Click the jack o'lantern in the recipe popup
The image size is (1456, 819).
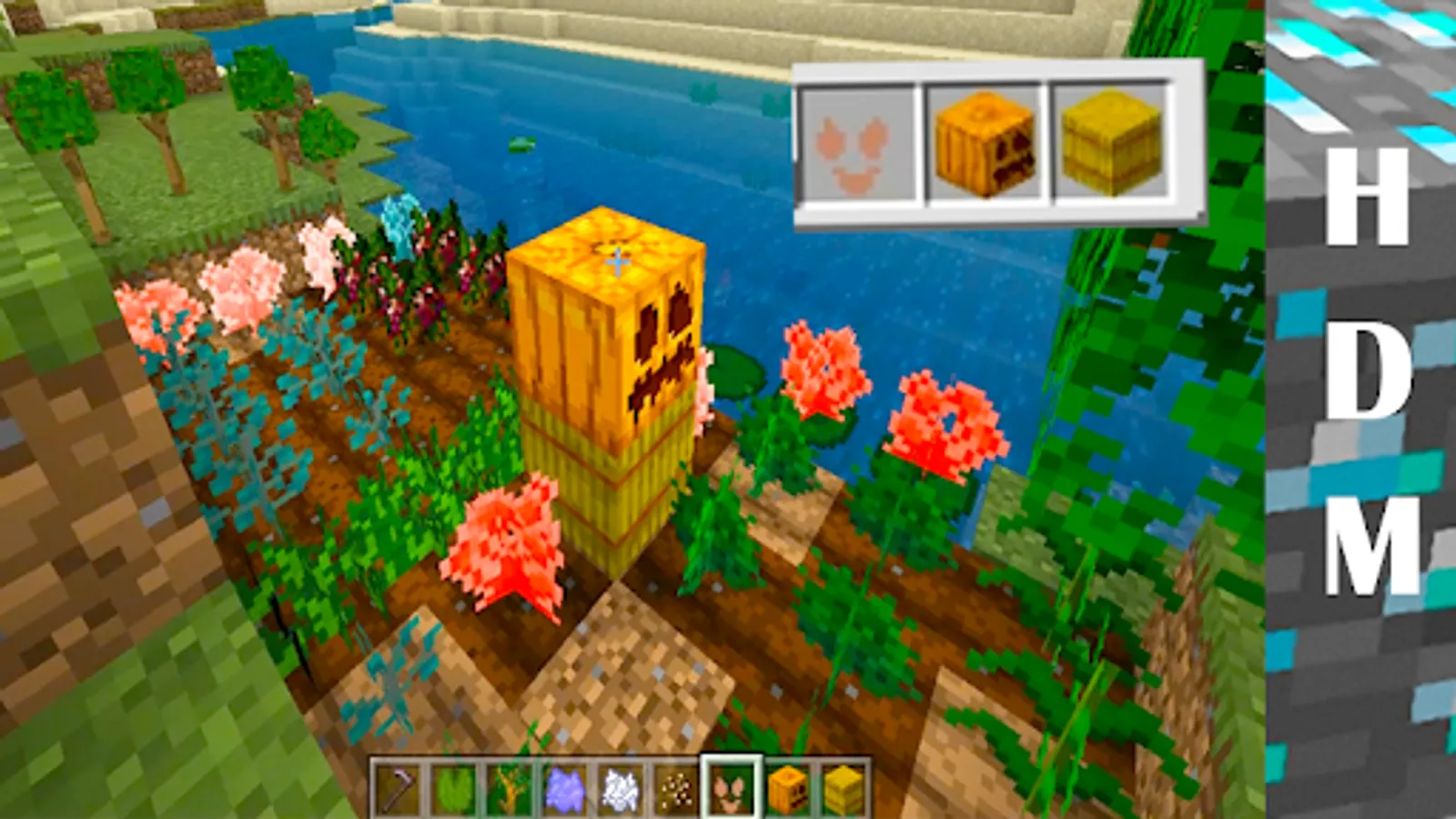click(x=983, y=146)
